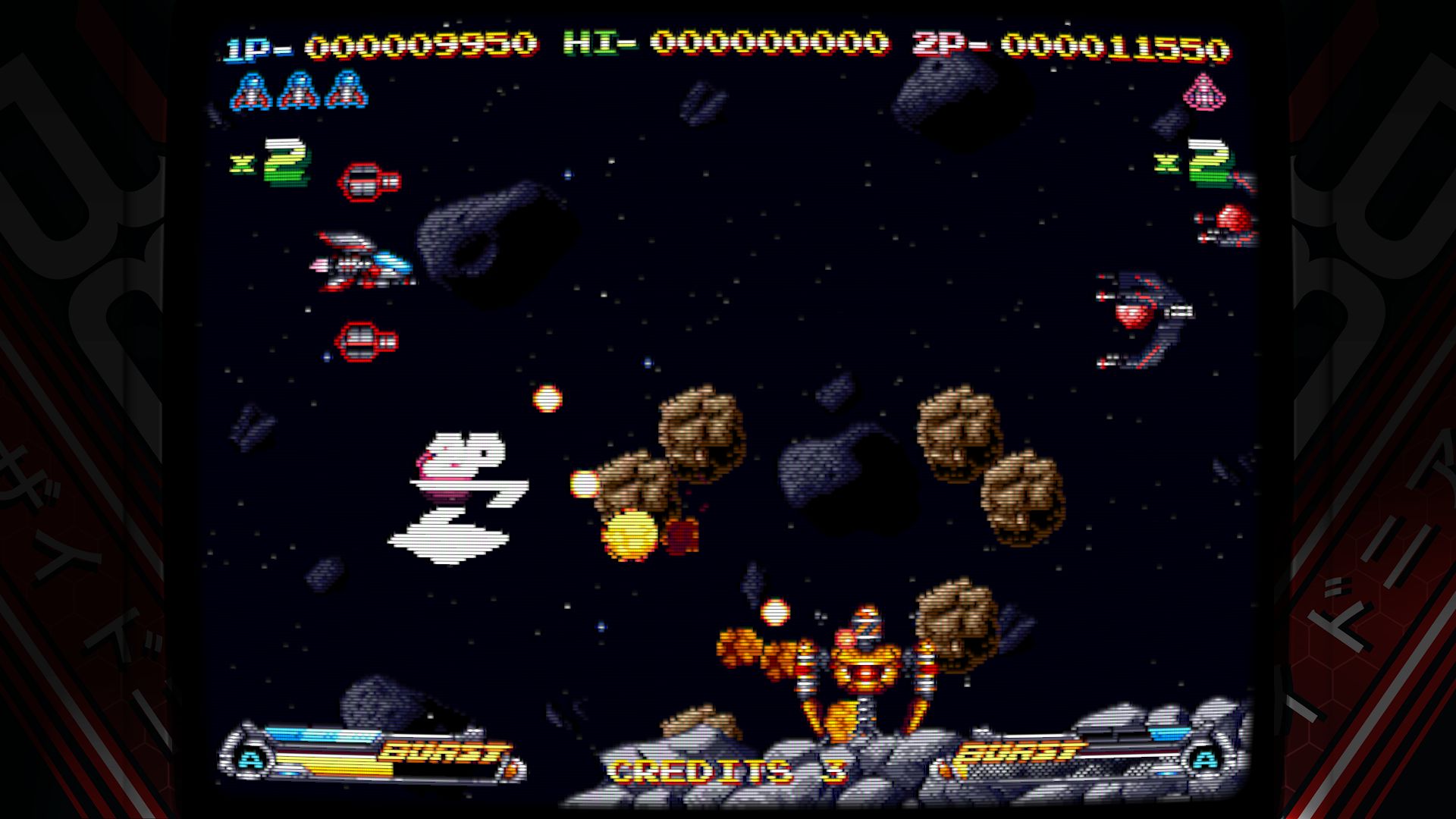
Task: Click player one's blue A weapon icon
Action: (x=248, y=758)
